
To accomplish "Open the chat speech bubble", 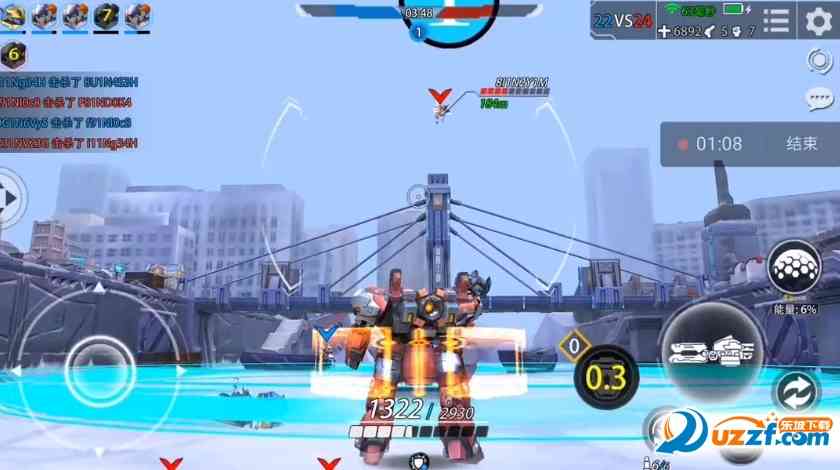I will click(820, 99).
